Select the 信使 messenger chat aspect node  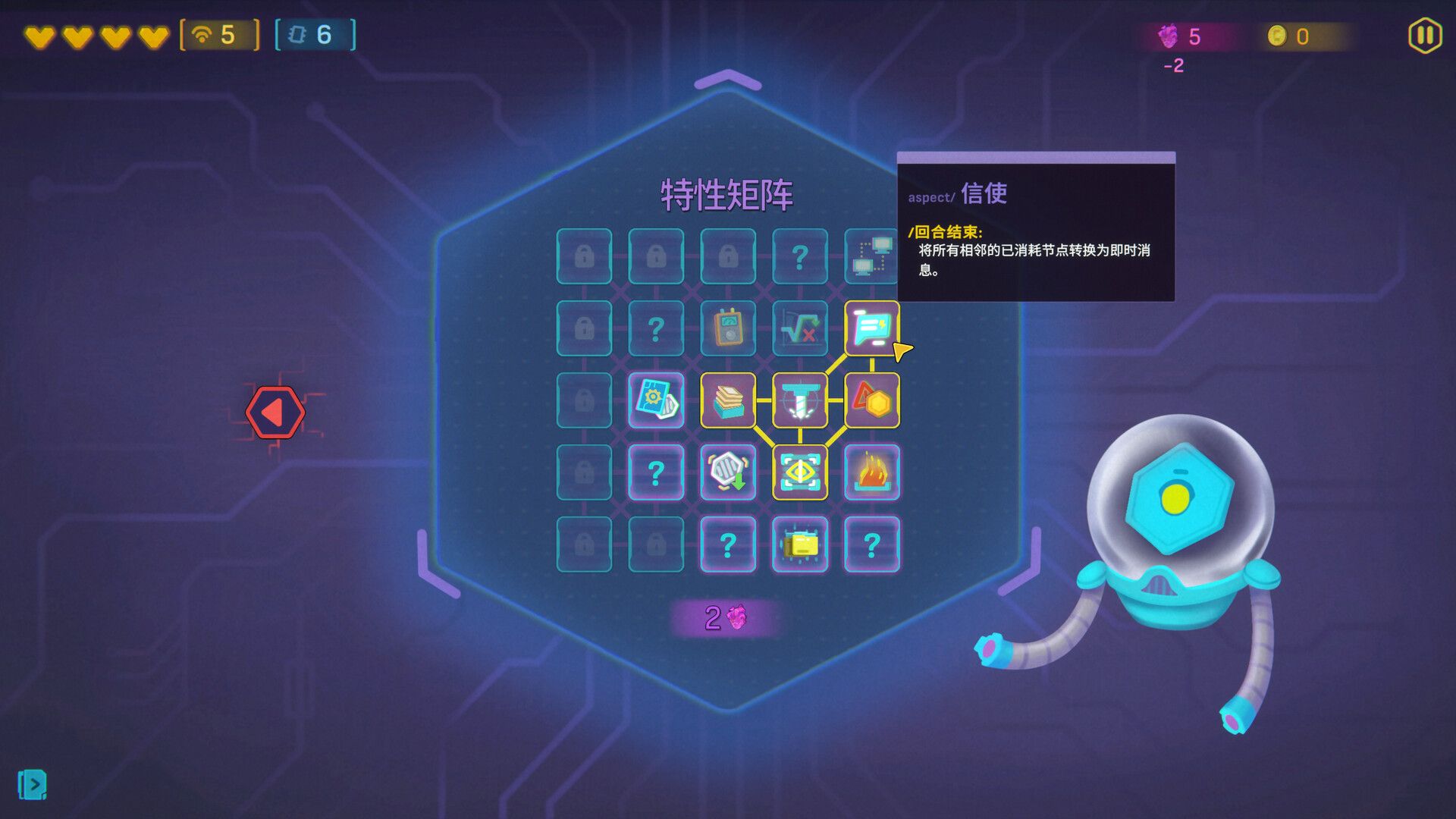[871, 330]
